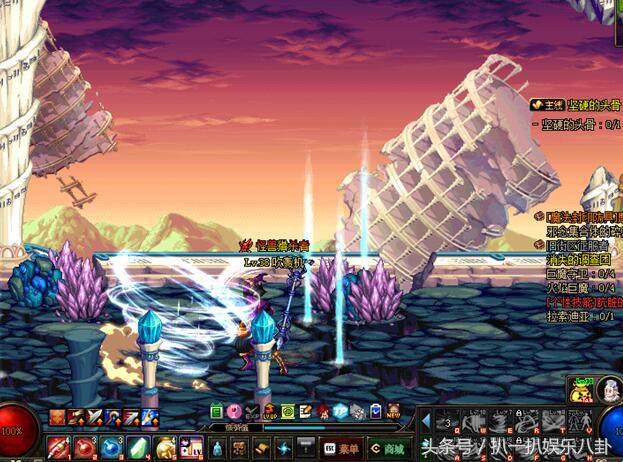
Task: Click the yellow goblin Tab icon
Action: 581,390
